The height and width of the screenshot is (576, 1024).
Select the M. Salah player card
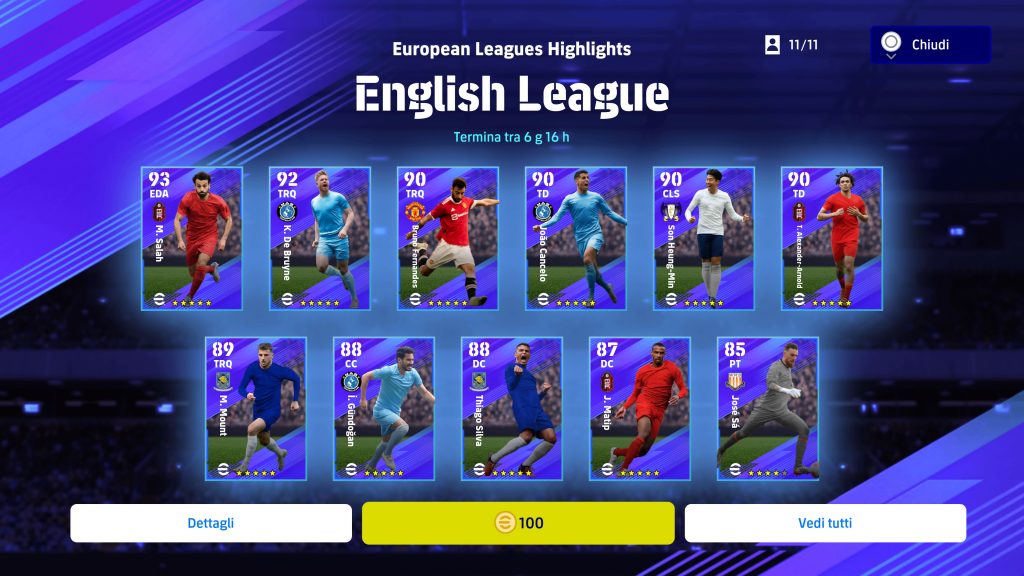click(192, 238)
